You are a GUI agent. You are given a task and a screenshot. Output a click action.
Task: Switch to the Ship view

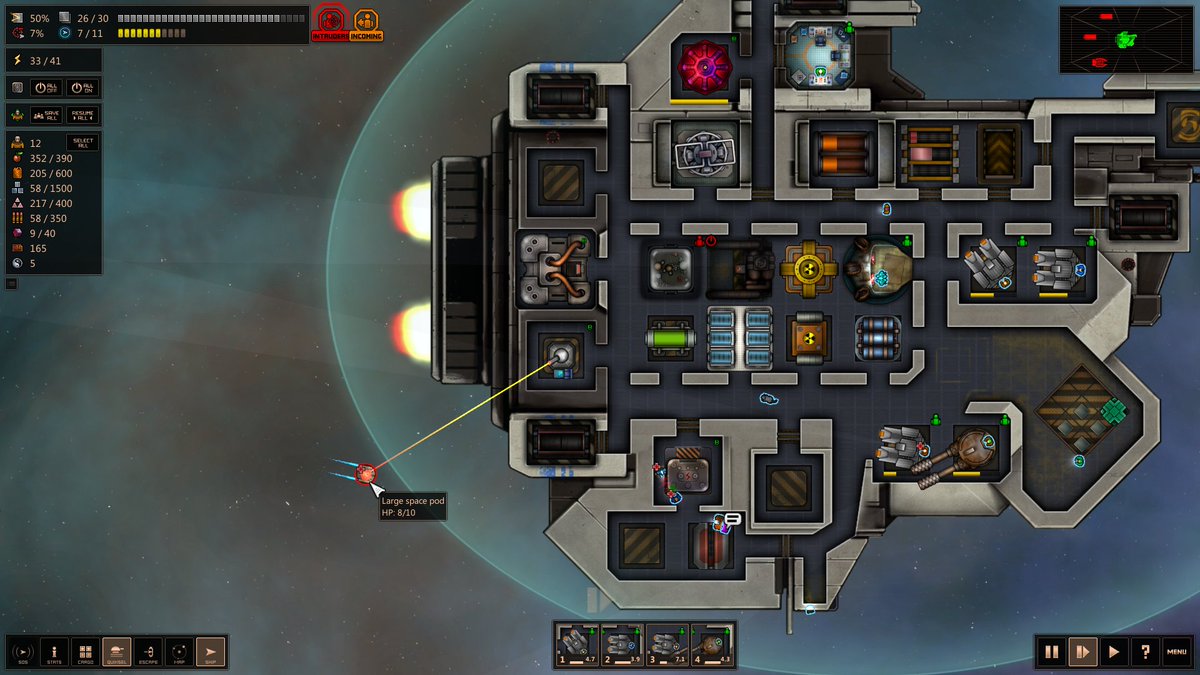click(x=211, y=652)
